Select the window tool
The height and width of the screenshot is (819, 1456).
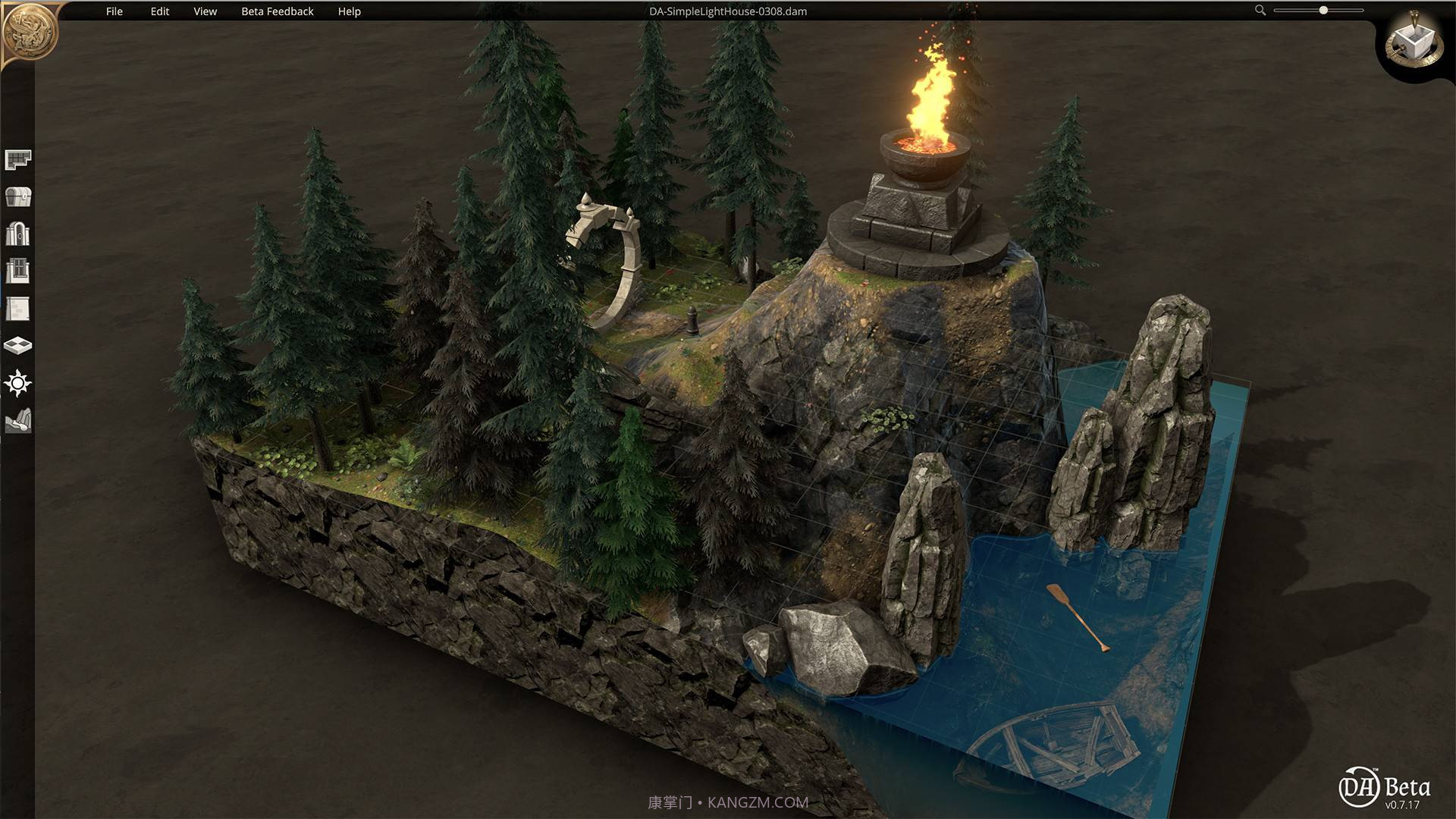coord(17,271)
